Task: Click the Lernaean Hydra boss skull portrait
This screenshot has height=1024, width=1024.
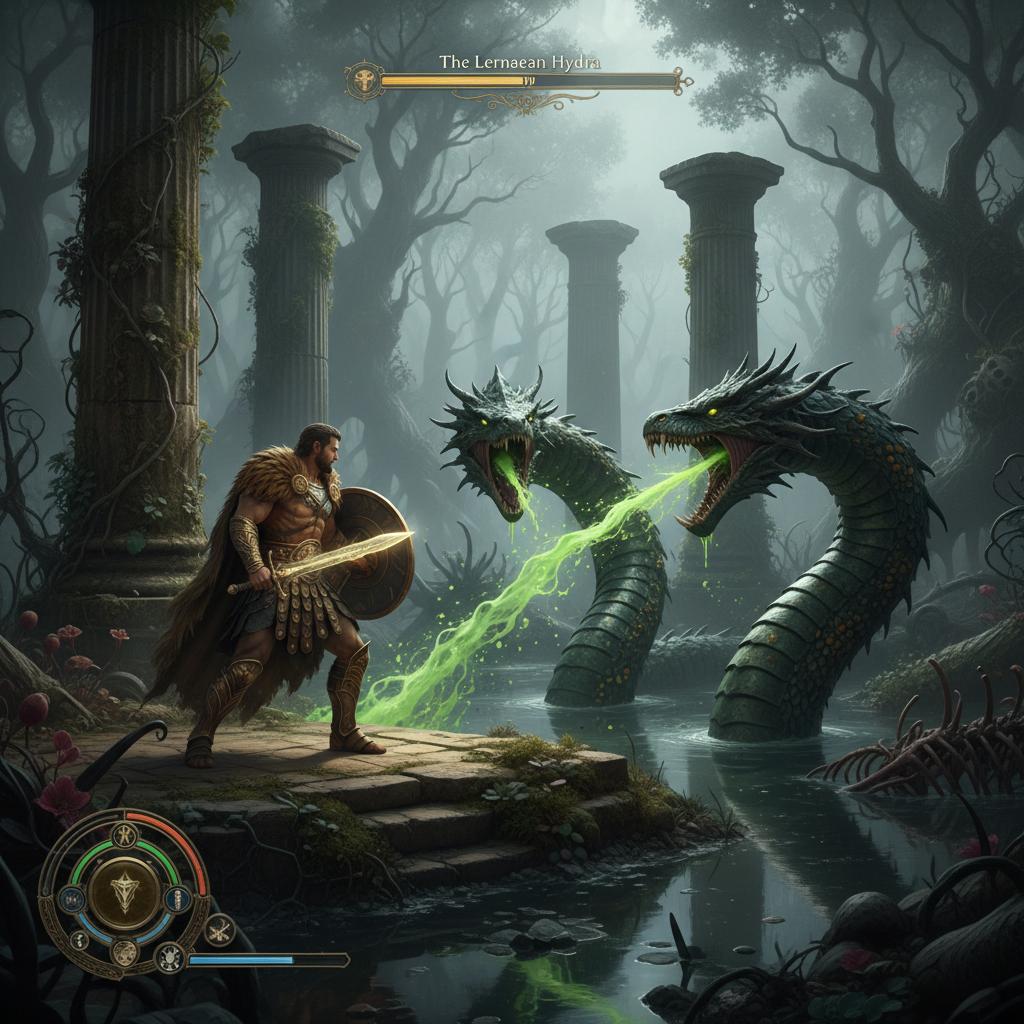Action: coord(362,80)
